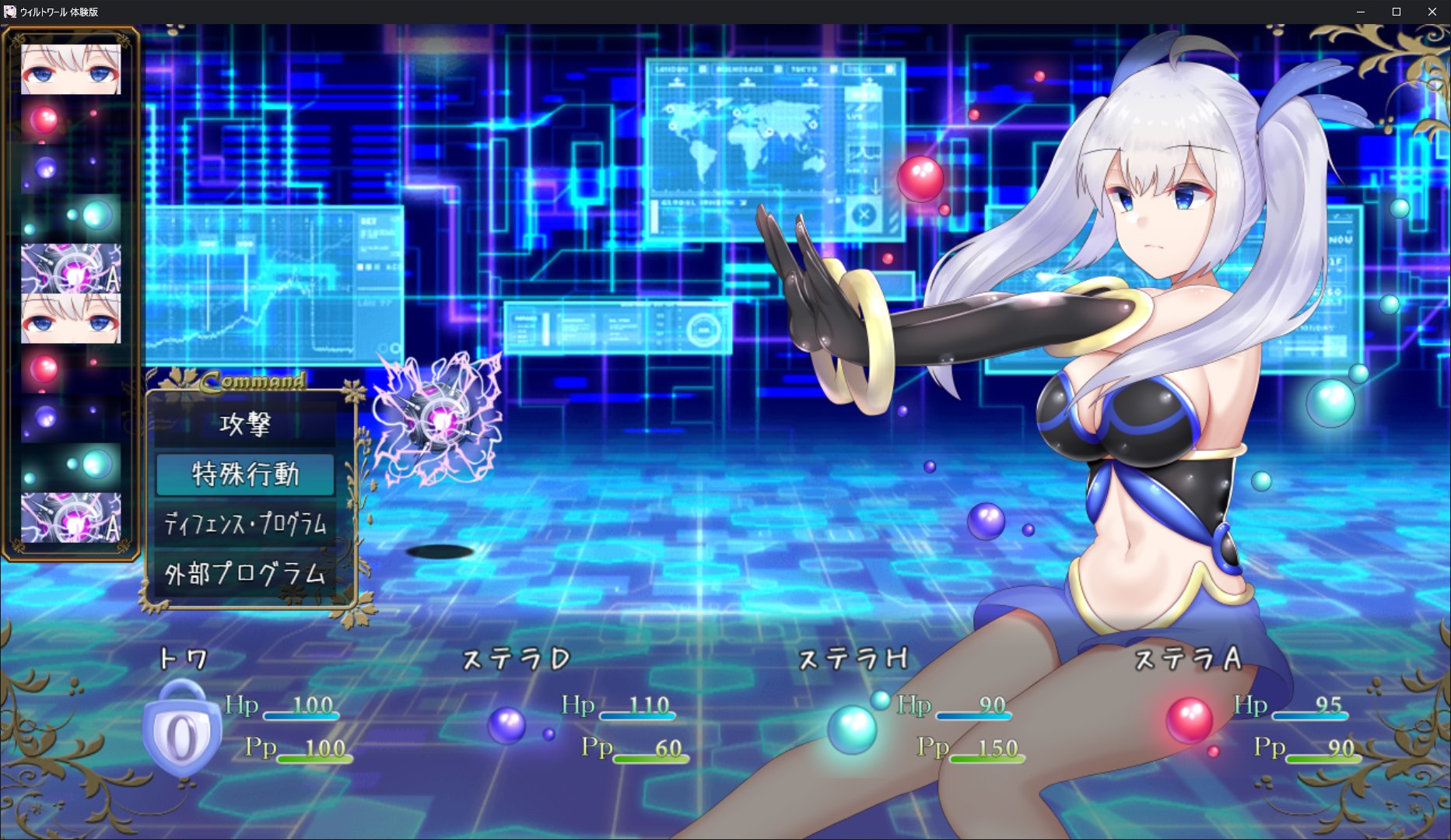Click the blue padlock shield icon
Viewport: 1451px width, 840px height.
pos(182,728)
